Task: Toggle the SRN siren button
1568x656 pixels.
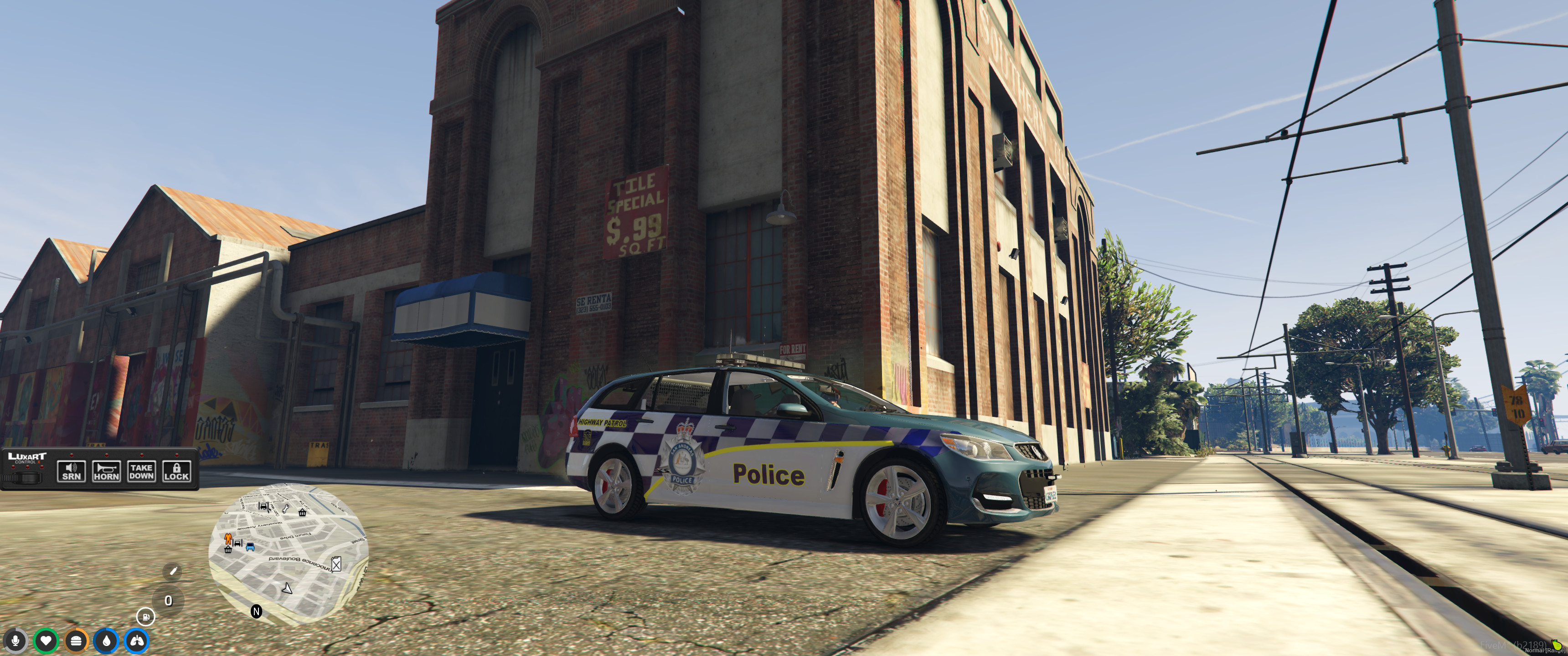Action: coord(71,471)
